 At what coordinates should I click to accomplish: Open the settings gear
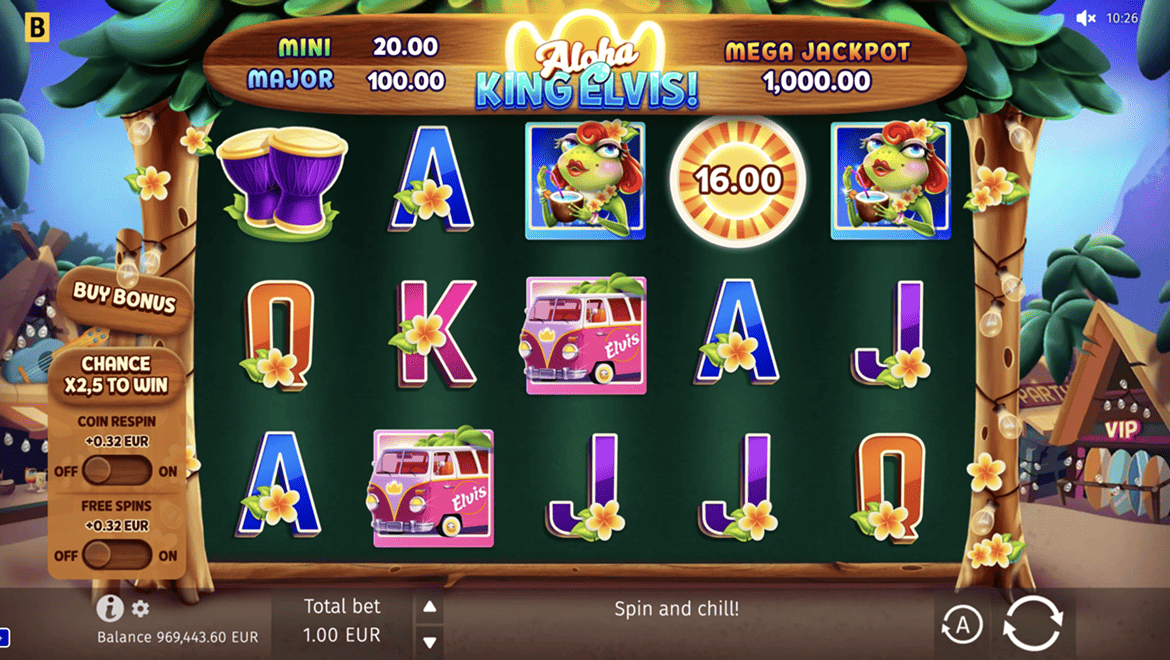click(140, 608)
